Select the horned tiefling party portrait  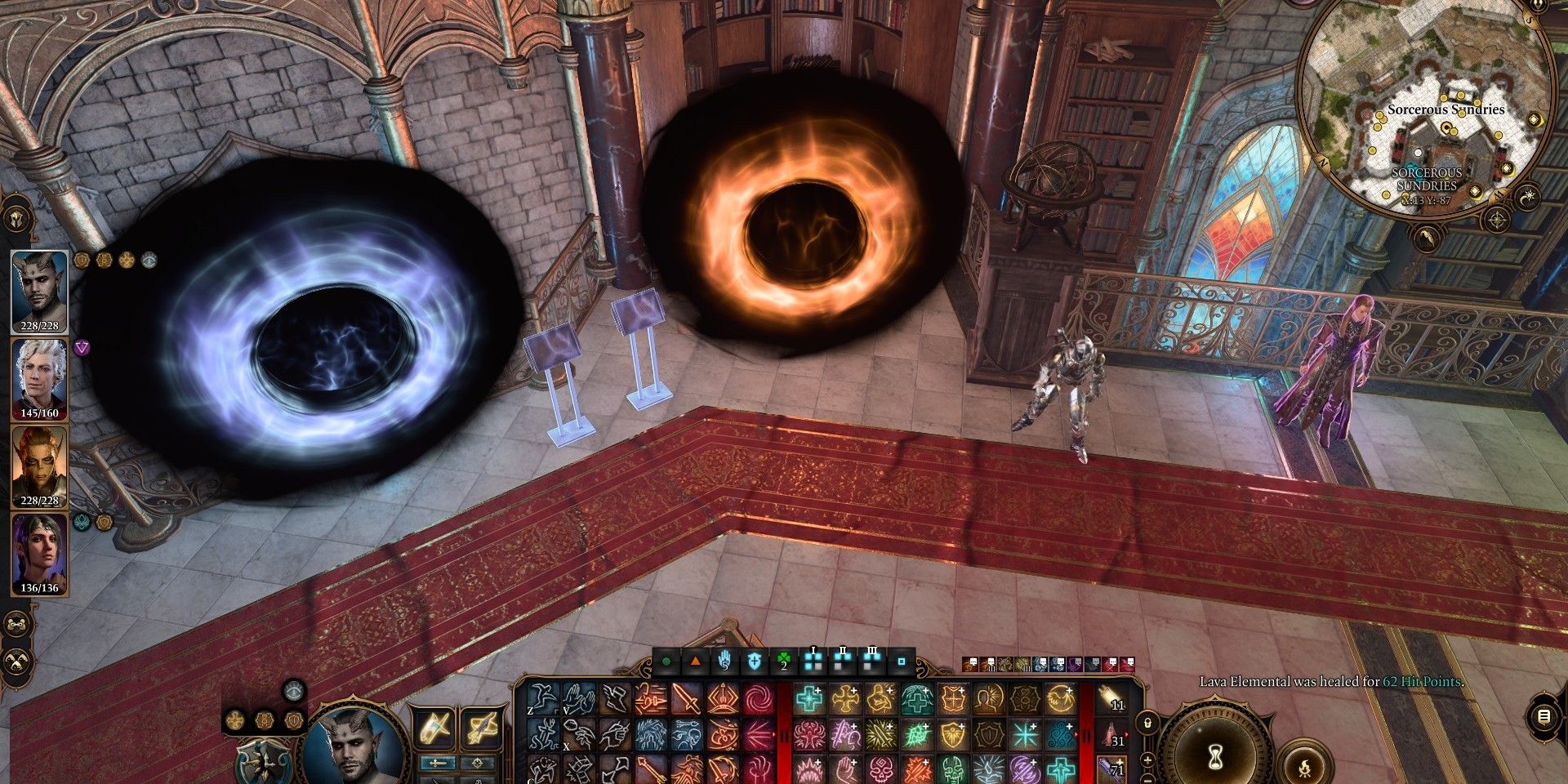coord(39,292)
